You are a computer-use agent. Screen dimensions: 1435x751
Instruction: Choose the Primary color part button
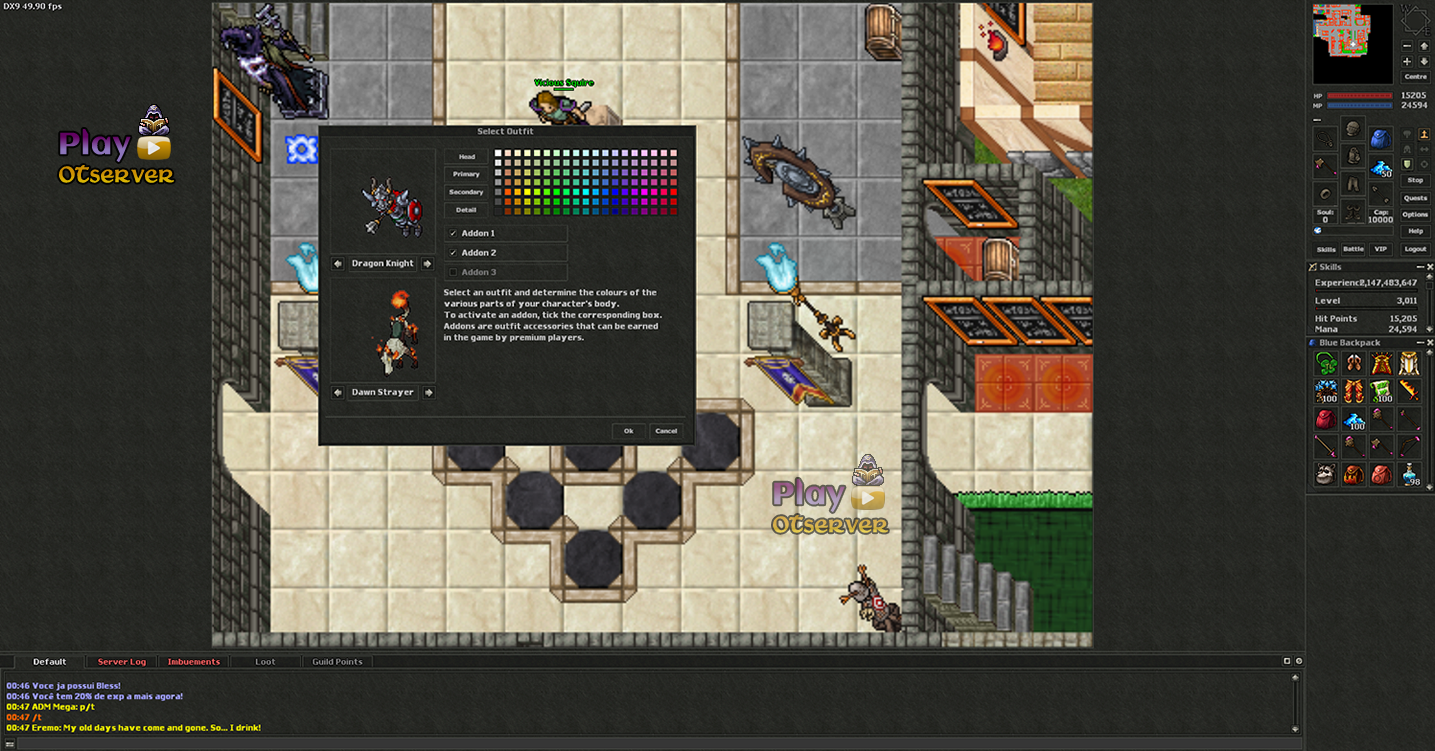[466, 174]
